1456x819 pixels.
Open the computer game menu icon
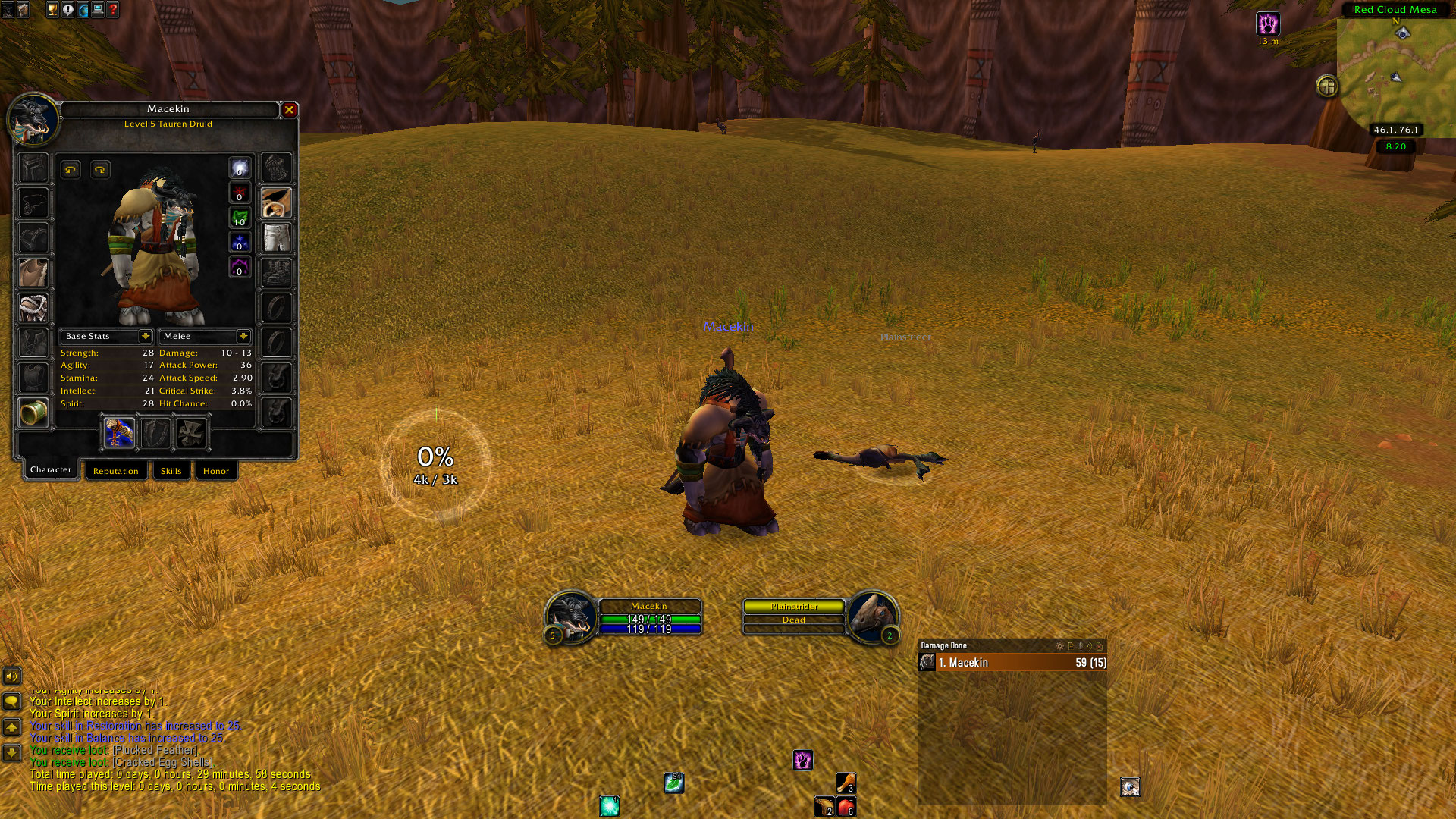click(x=98, y=10)
